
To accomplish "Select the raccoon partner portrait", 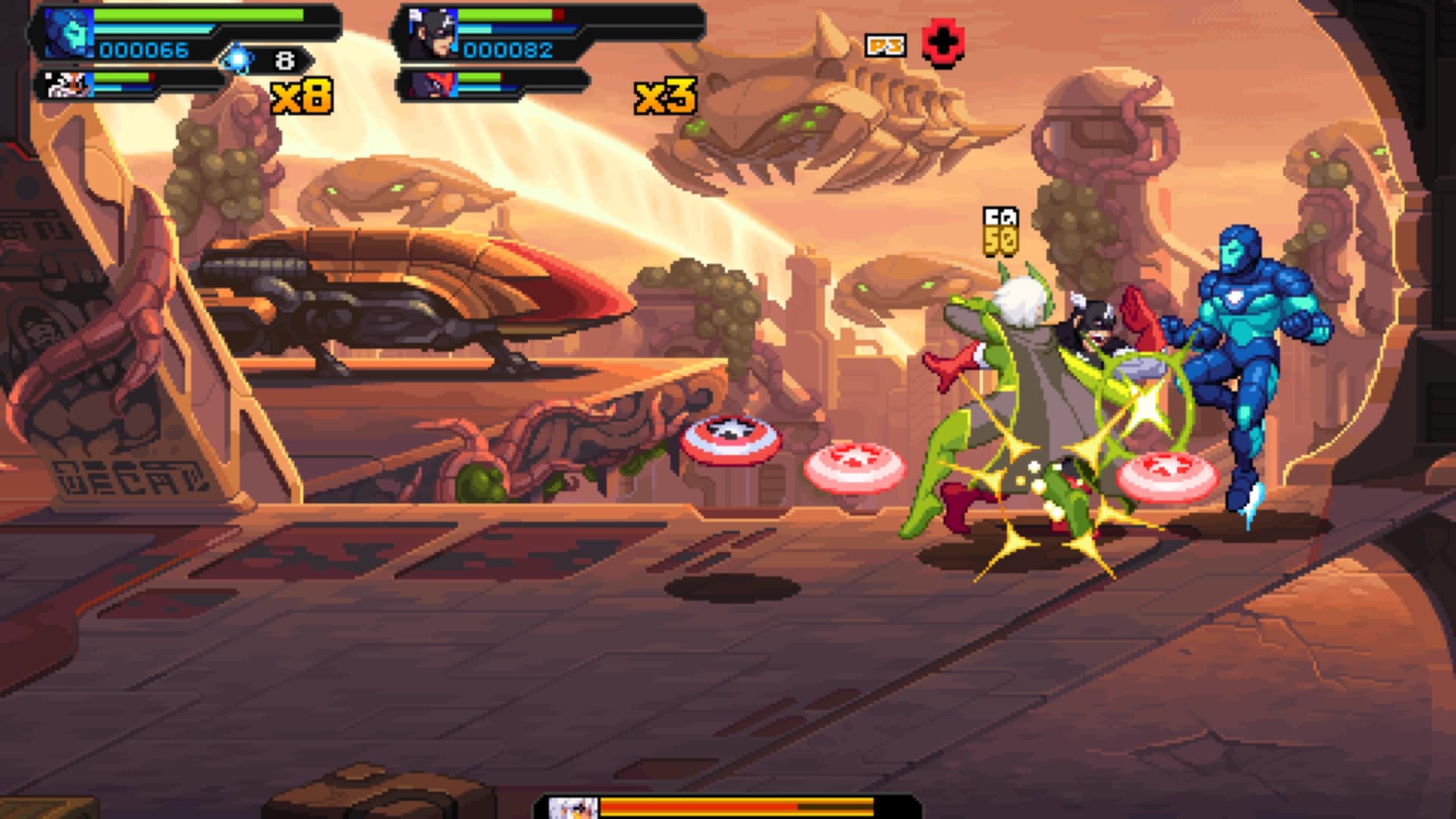I will (x=68, y=84).
